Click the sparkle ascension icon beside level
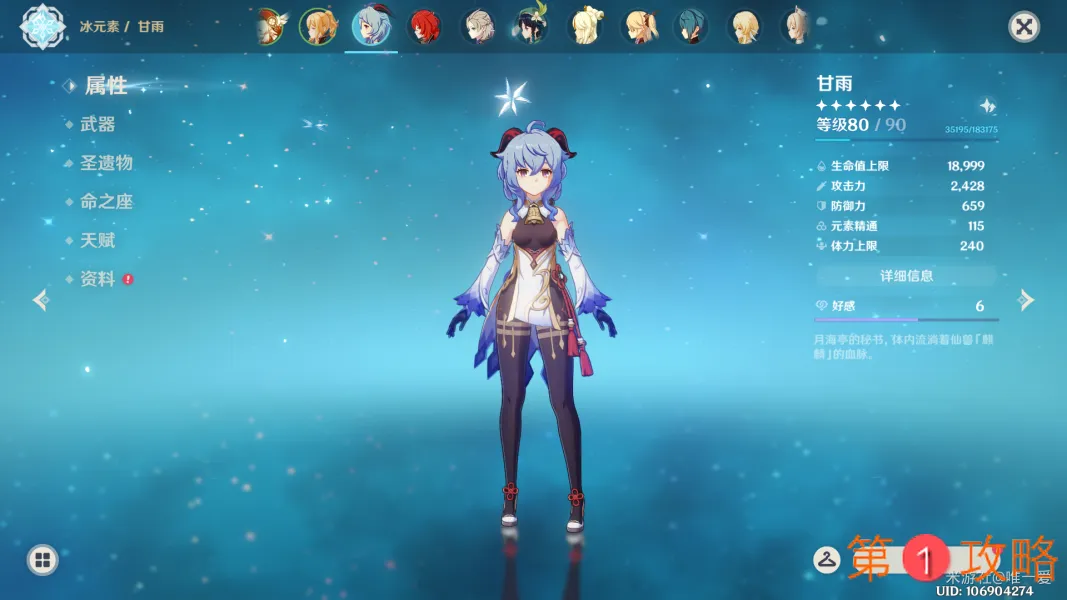Screen dimensions: 1067x600 987,106
